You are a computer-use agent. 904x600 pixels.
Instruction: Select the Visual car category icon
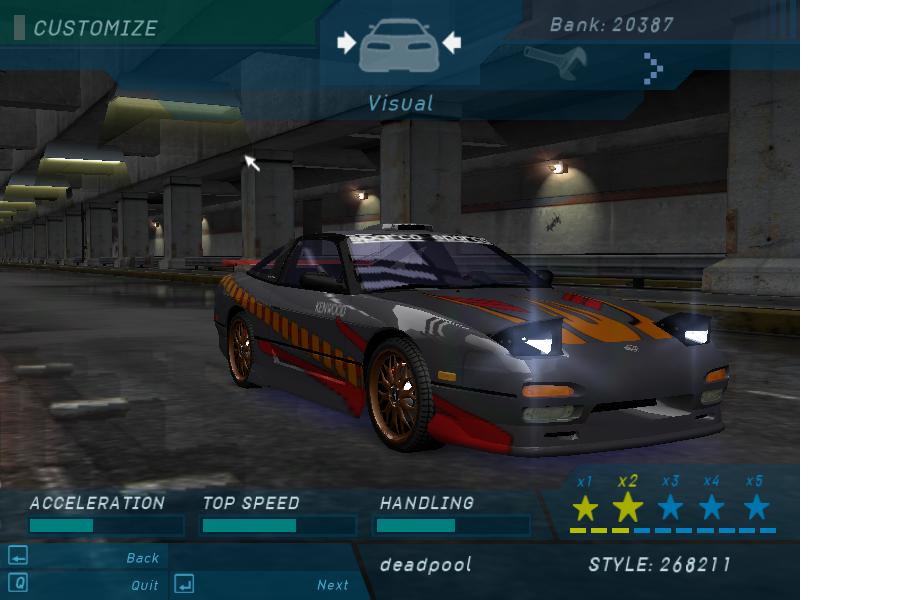[398, 45]
